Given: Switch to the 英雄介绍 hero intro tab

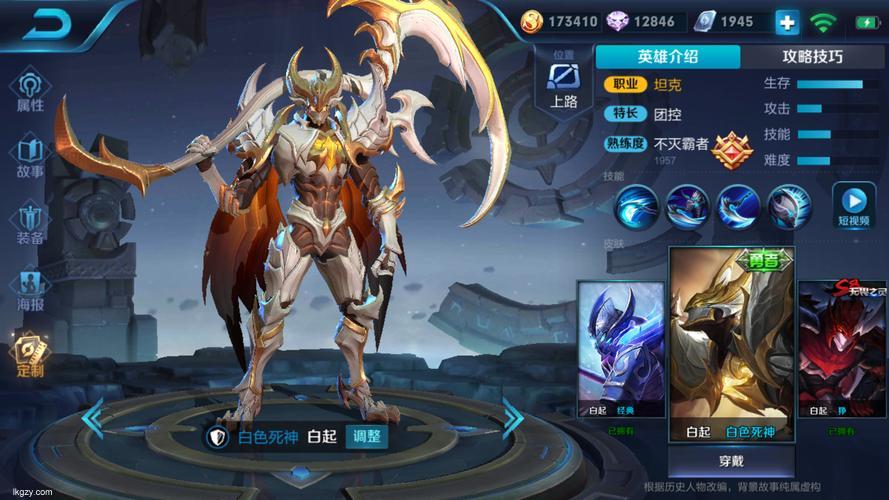Looking at the screenshot, I should 668,57.
